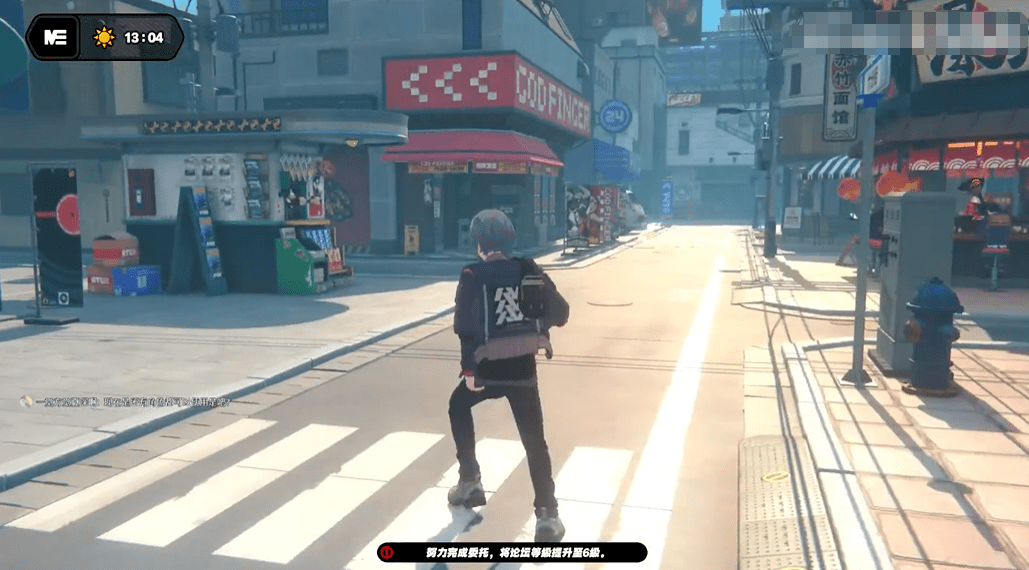1029x570 pixels.
Task: Click the sun and 13:04 time widget
Action: click(130, 38)
